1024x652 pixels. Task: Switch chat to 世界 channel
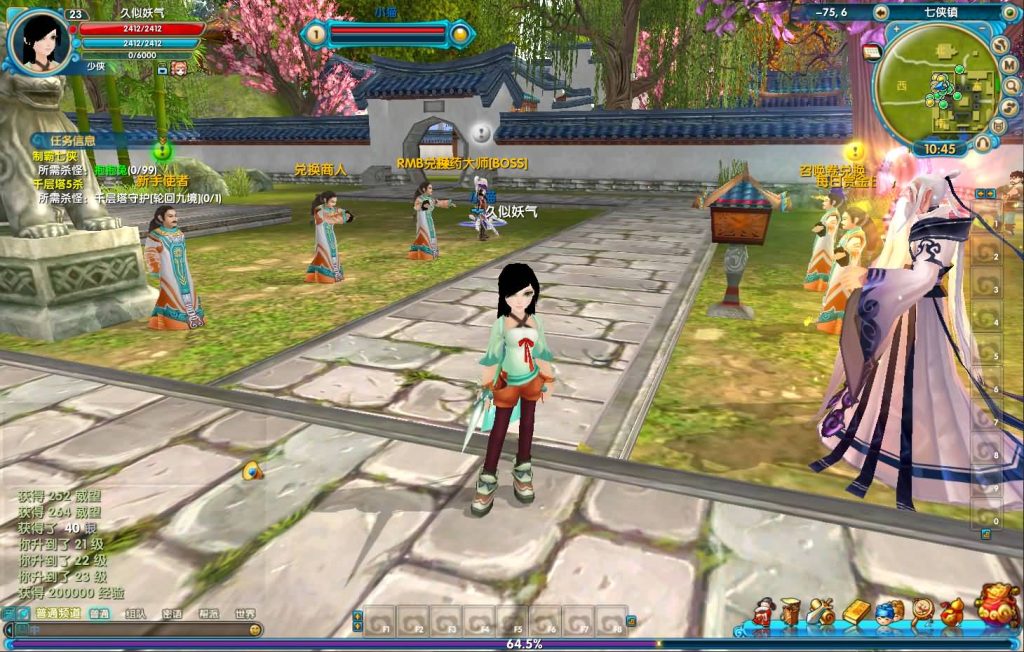tap(244, 614)
